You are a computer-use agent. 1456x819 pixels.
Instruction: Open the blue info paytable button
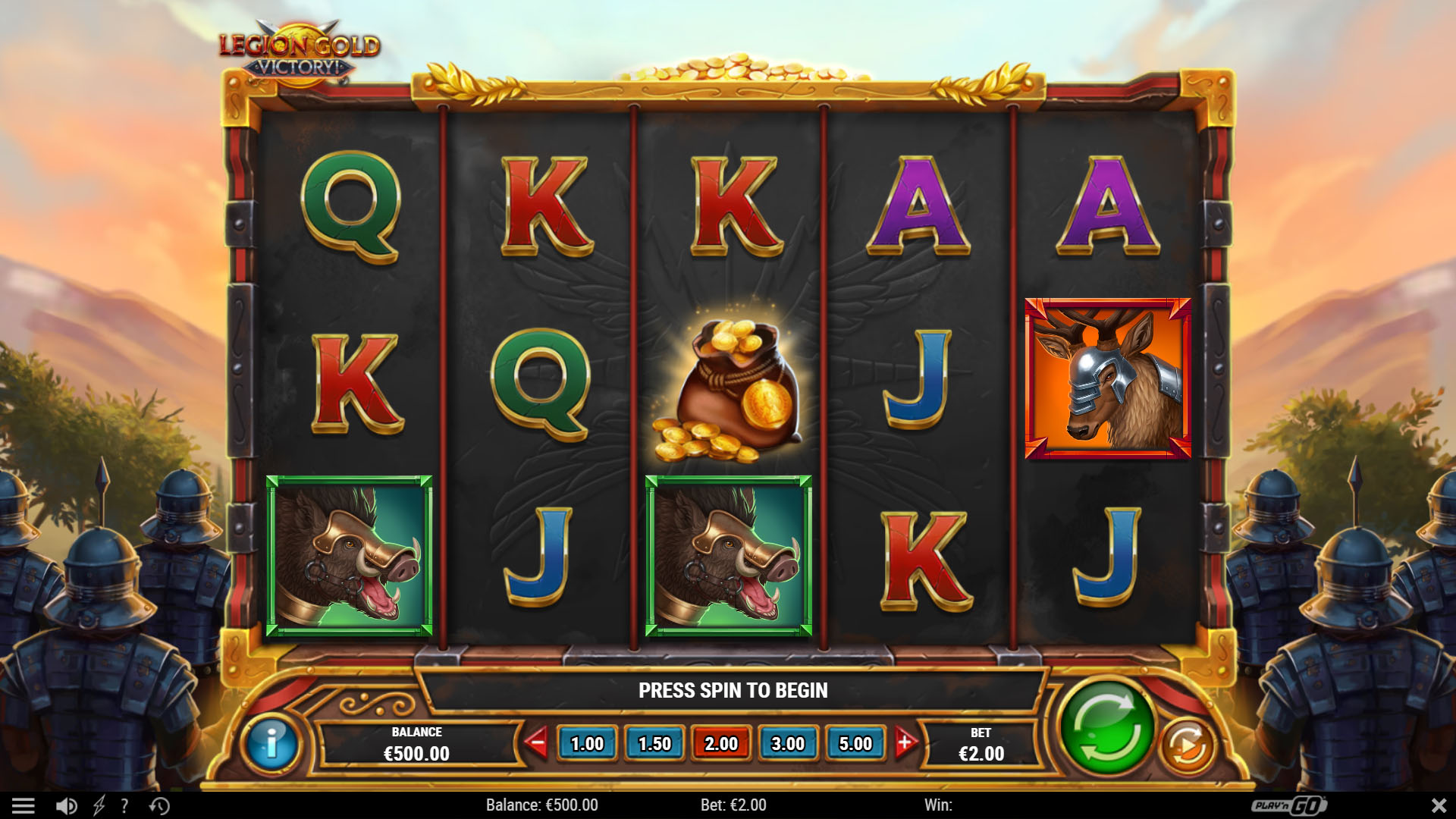click(271, 744)
